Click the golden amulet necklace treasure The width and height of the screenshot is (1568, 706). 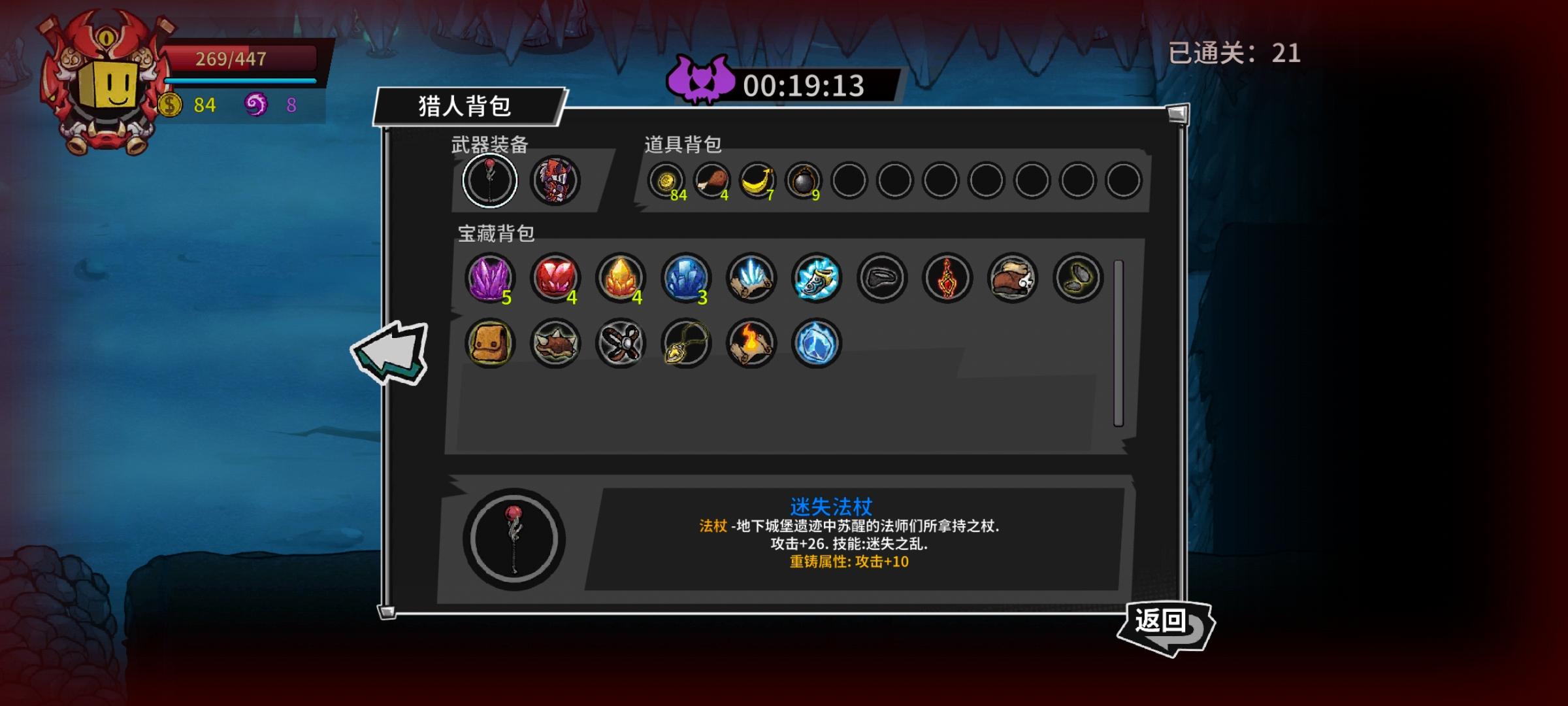[685, 343]
